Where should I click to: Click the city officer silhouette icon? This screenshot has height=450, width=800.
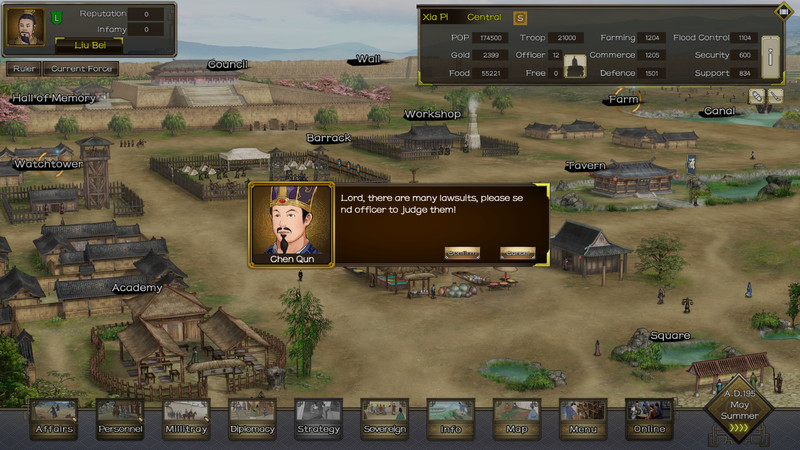click(575, 66)
